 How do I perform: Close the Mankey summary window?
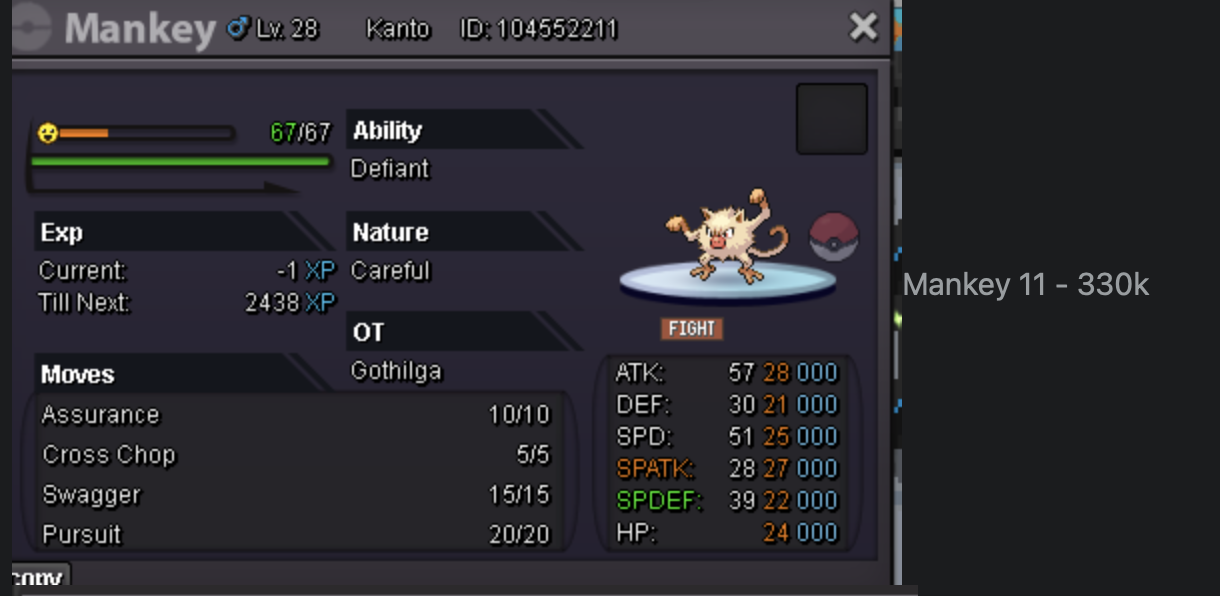[862, 27]
